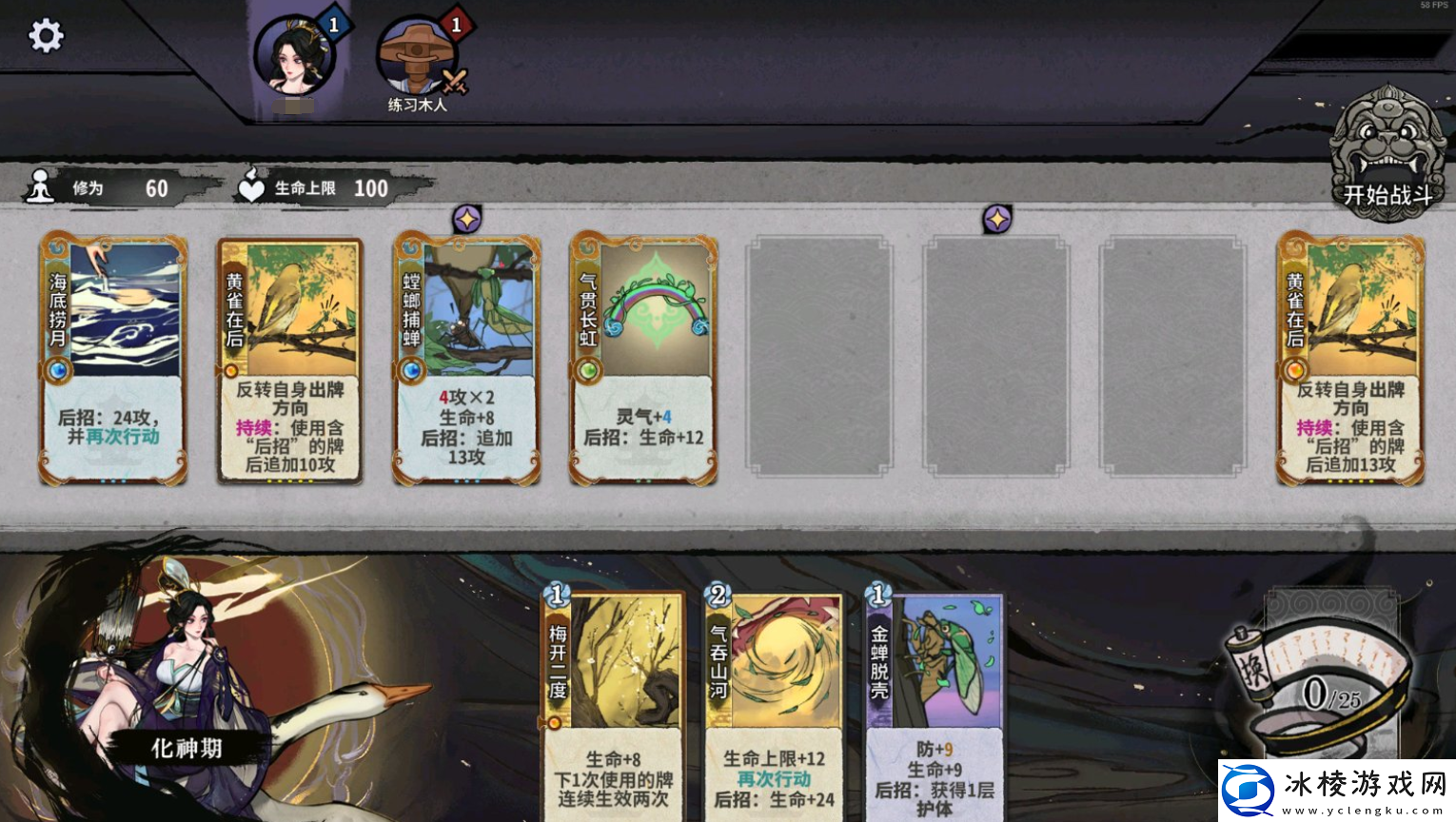Click the 生命上限 heart icon
Screen dimensions: 1456x822
[x=249, y=186]
